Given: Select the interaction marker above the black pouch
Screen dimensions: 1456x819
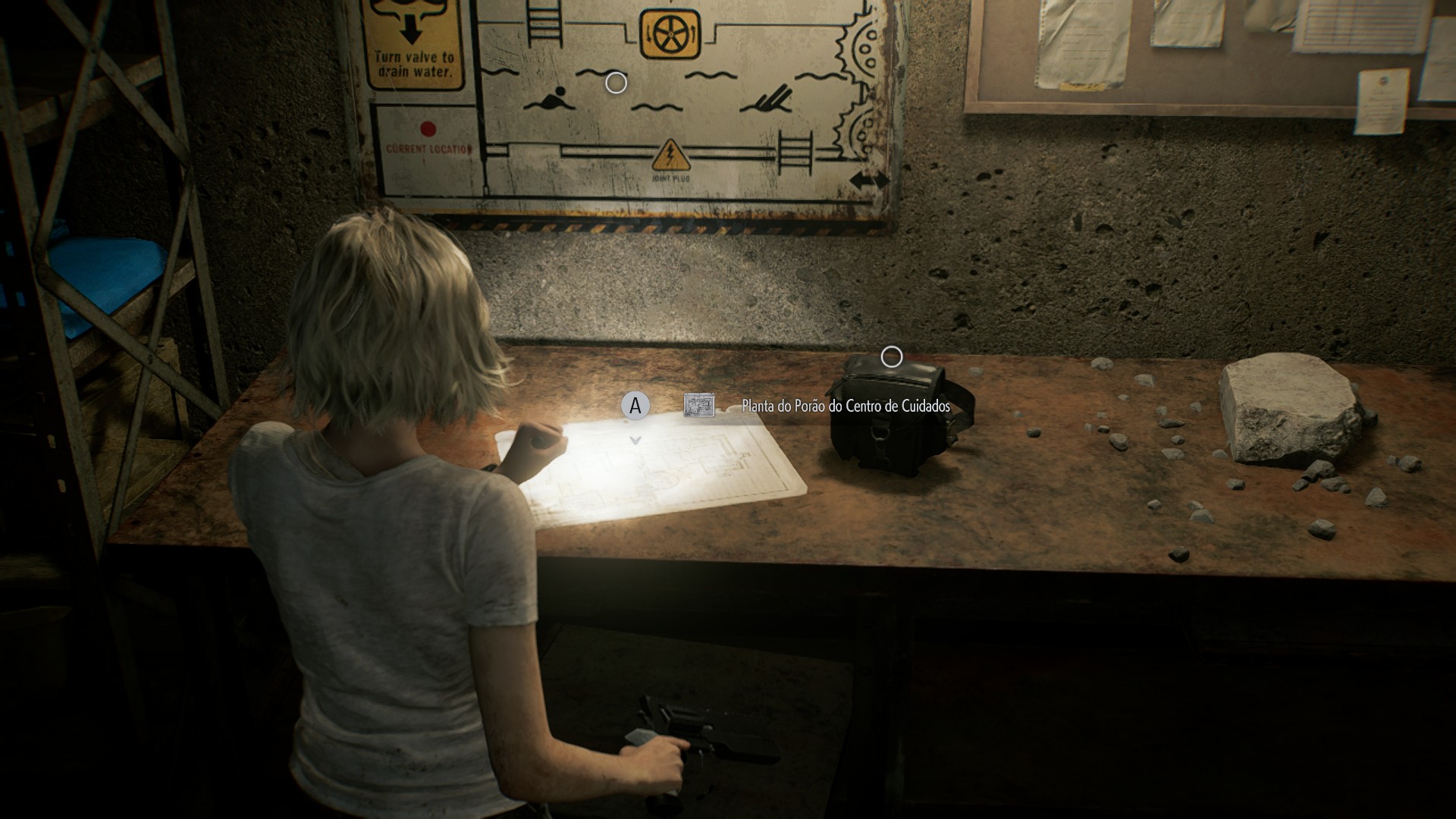Looking at the screenshot, I should (892, 356).
